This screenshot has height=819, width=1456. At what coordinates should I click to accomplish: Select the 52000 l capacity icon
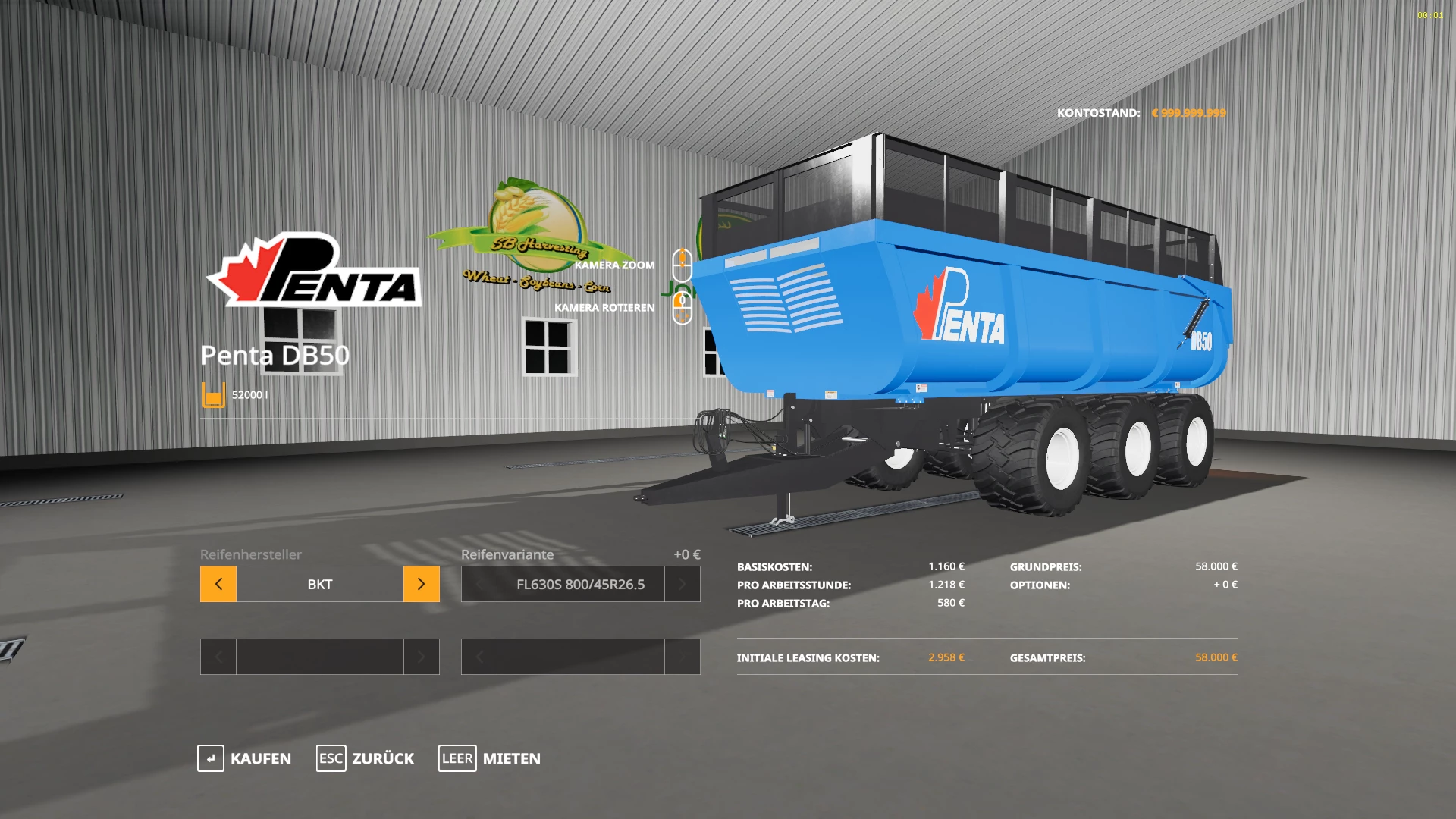click(212, 394)
